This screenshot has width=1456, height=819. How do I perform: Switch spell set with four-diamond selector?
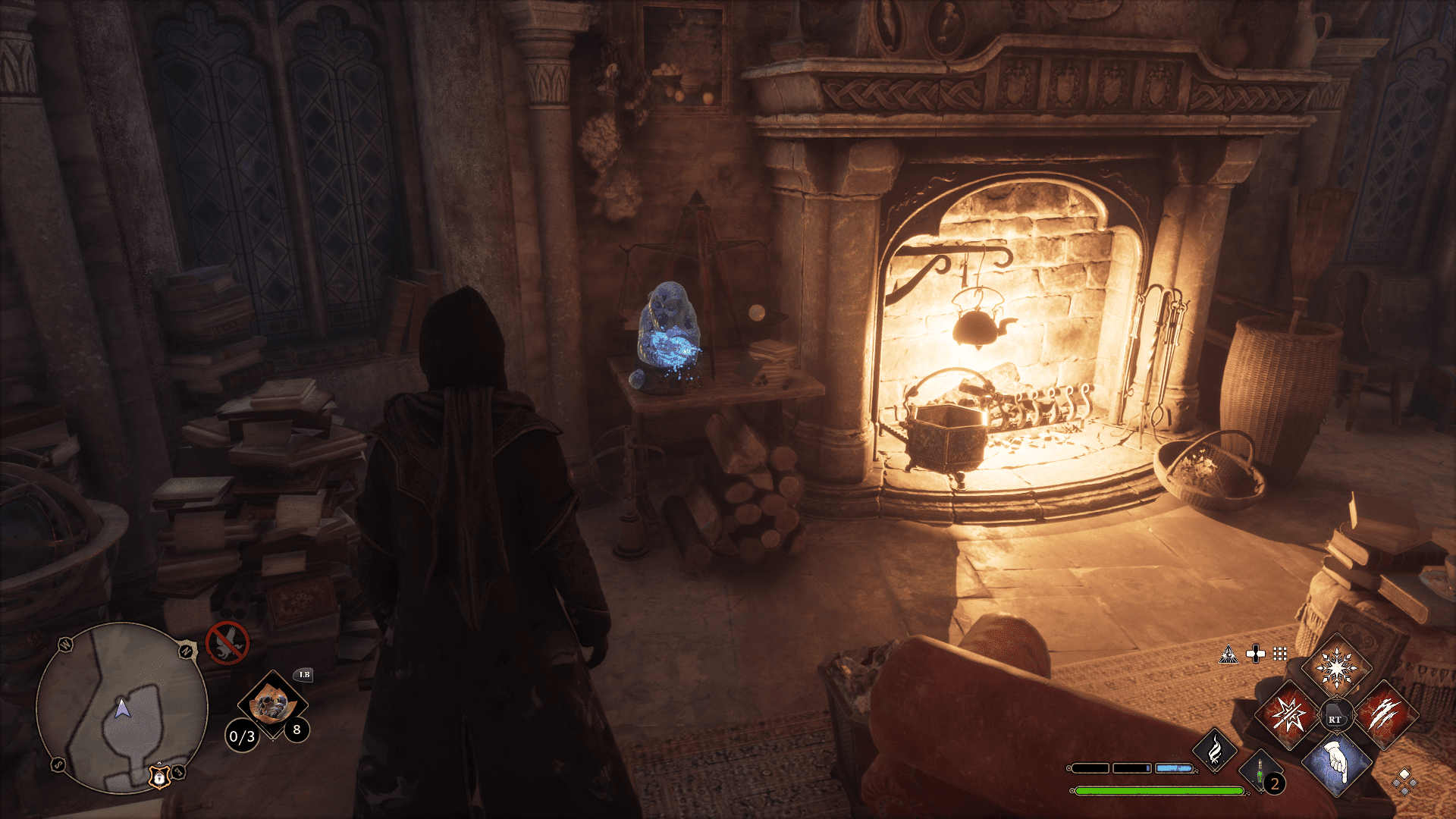(x=1404, y=780)
